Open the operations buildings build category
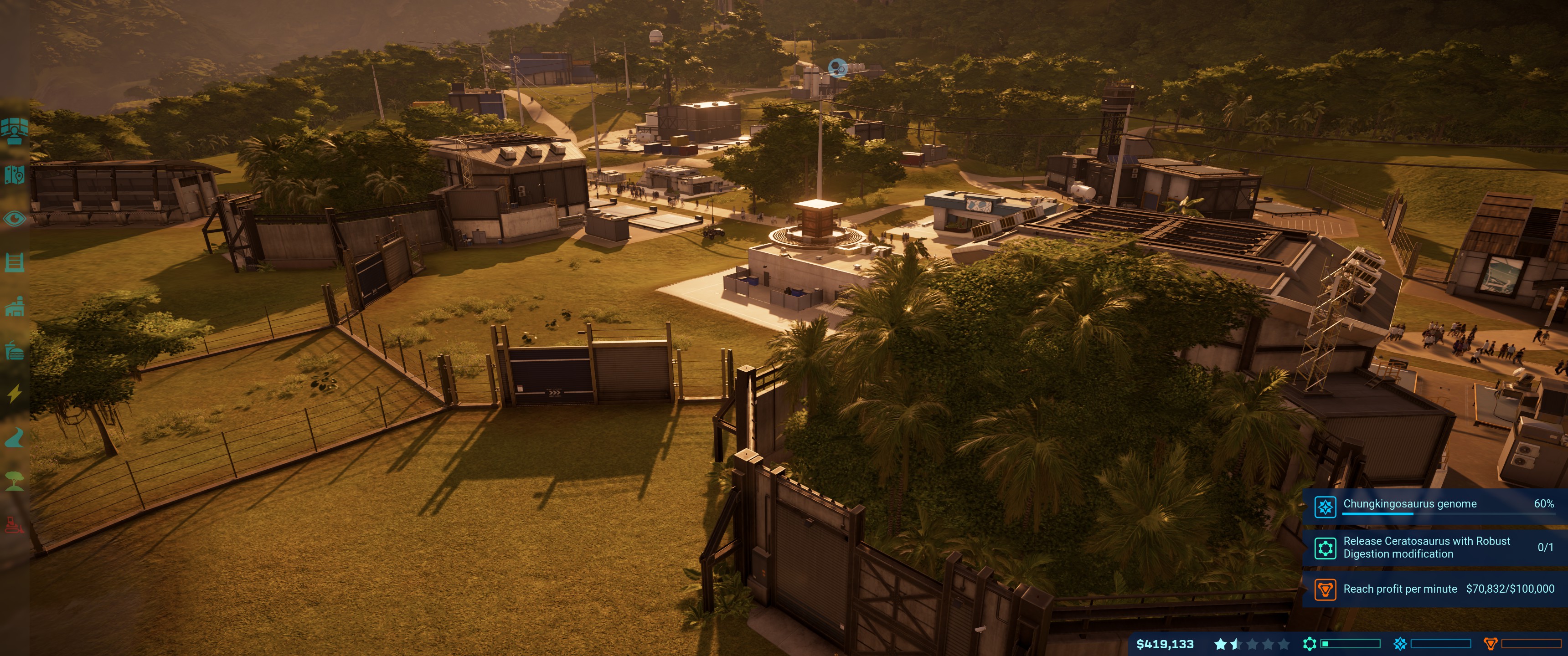1568x656 pixels. 14,307
